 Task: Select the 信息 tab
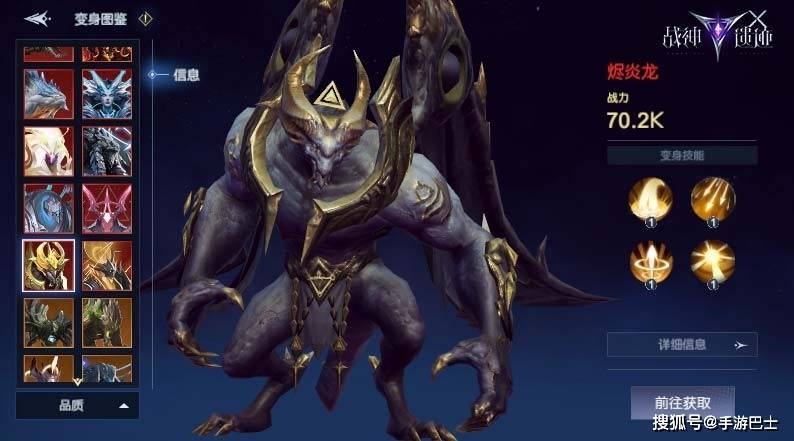pyautogui.click(x=185, y=74)
